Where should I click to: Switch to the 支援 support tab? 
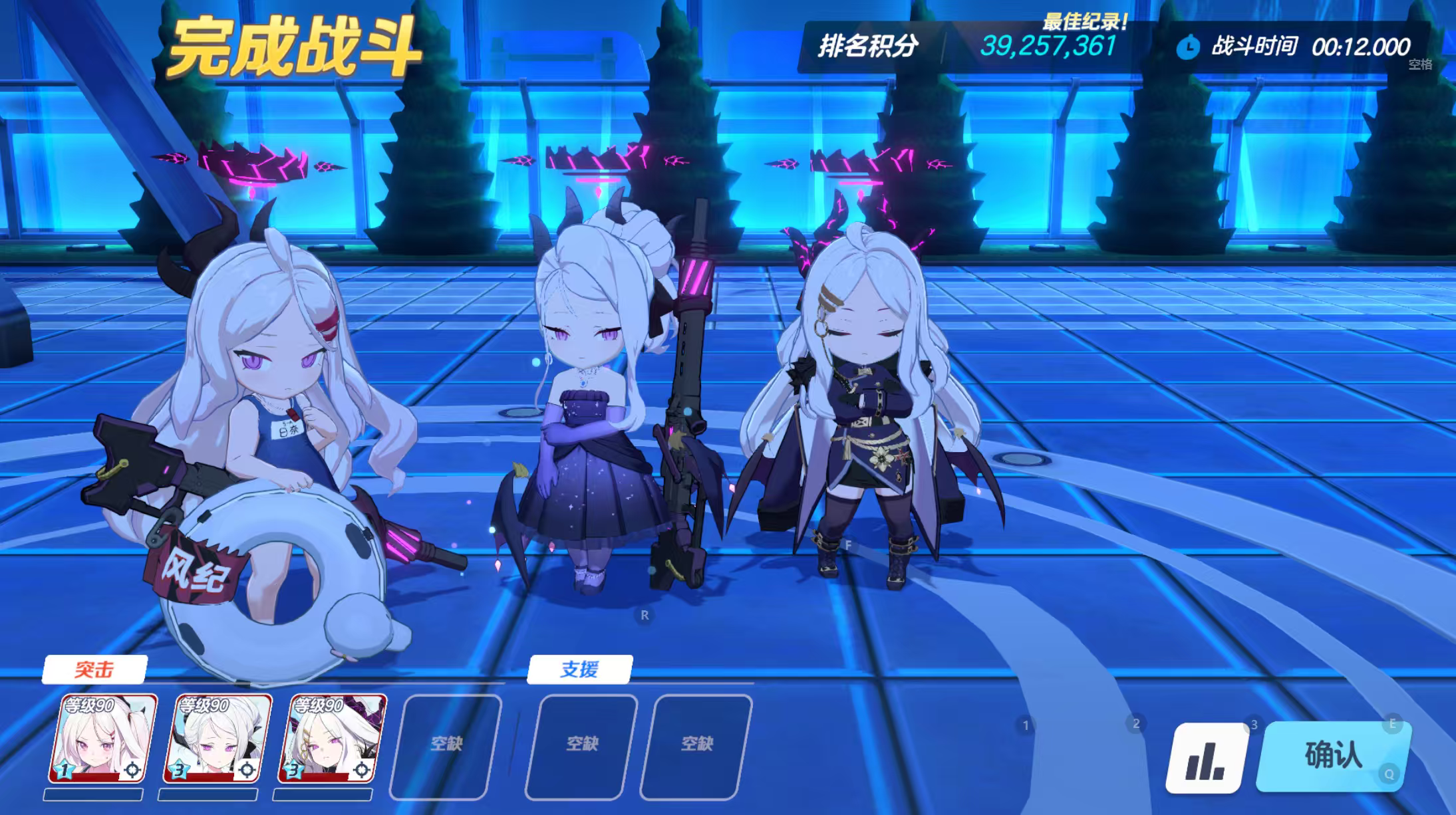[581, 670]
